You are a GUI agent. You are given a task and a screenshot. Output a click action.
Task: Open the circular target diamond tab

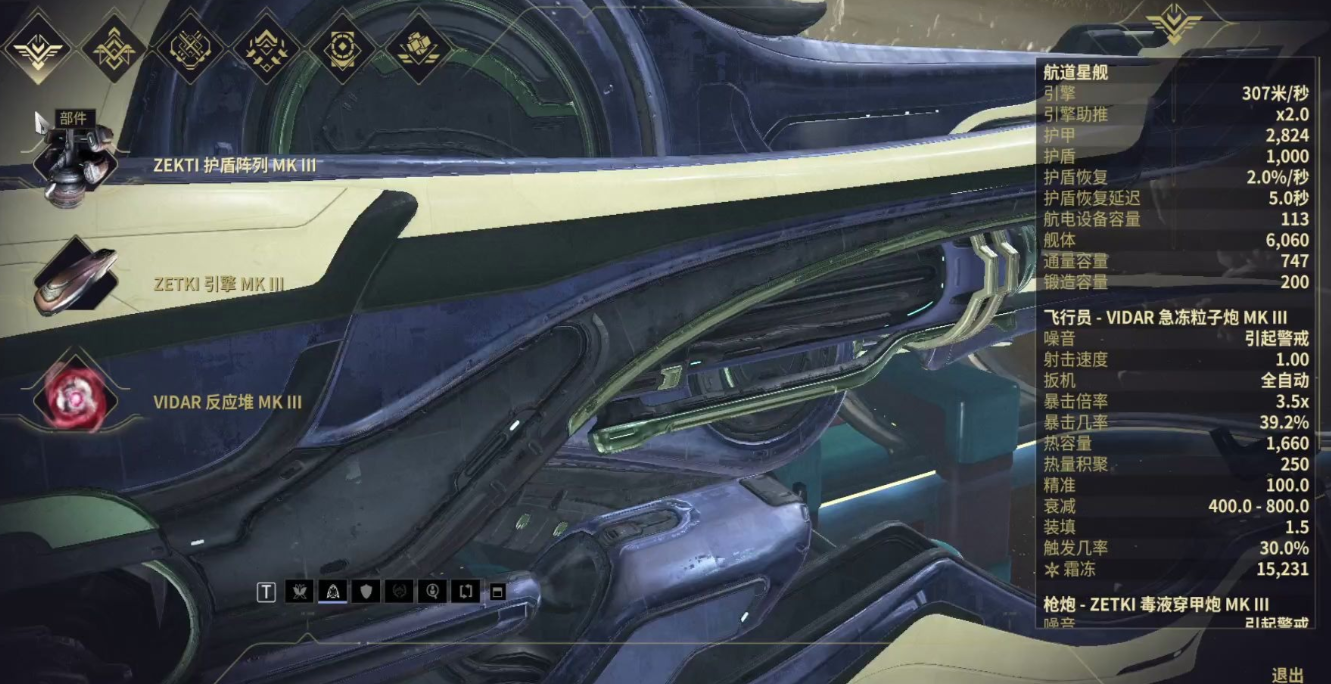pyautogui.click(x=342, y=47)
